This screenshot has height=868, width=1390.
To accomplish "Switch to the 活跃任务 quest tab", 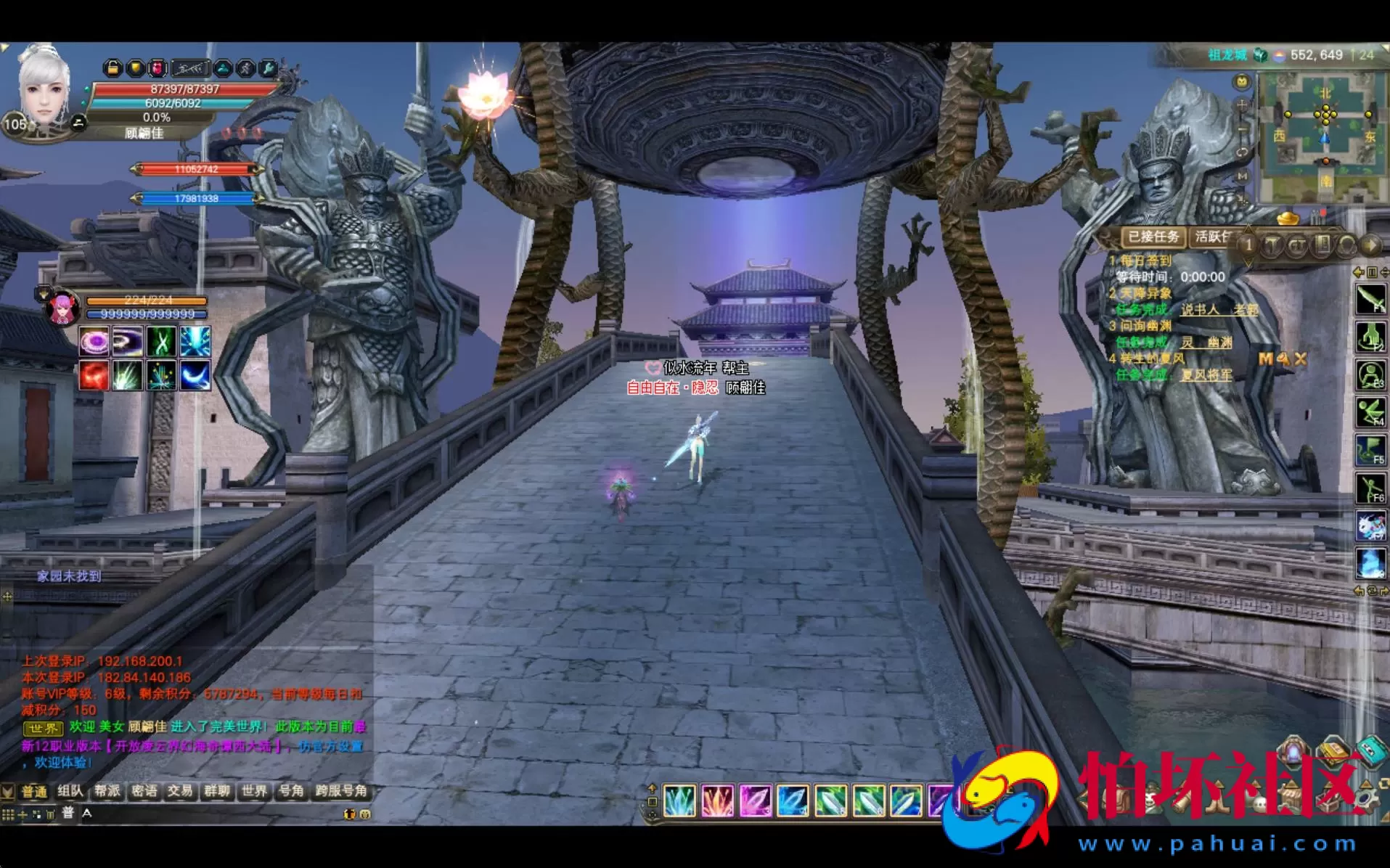I will click(1213, 237).
